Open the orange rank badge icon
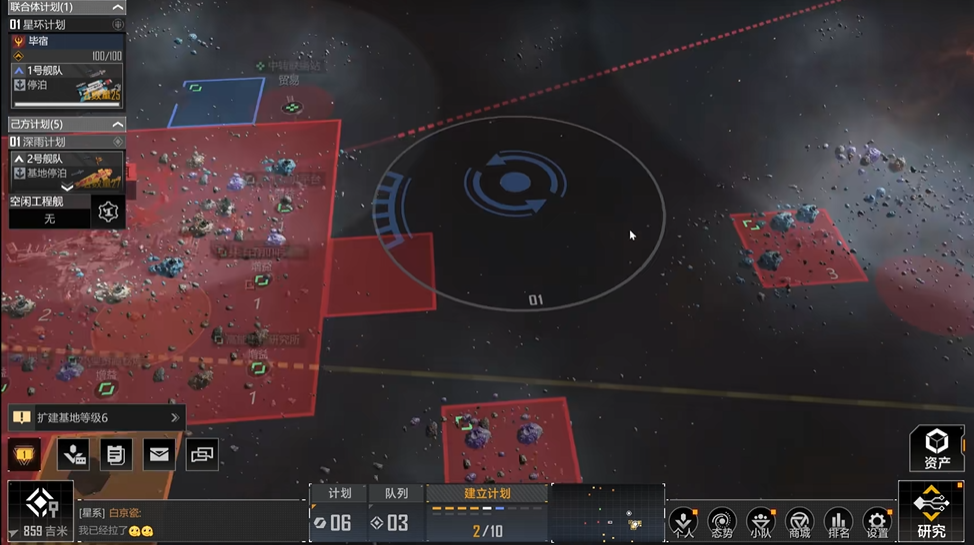This screenshot has height=545, width=974. 24,455
